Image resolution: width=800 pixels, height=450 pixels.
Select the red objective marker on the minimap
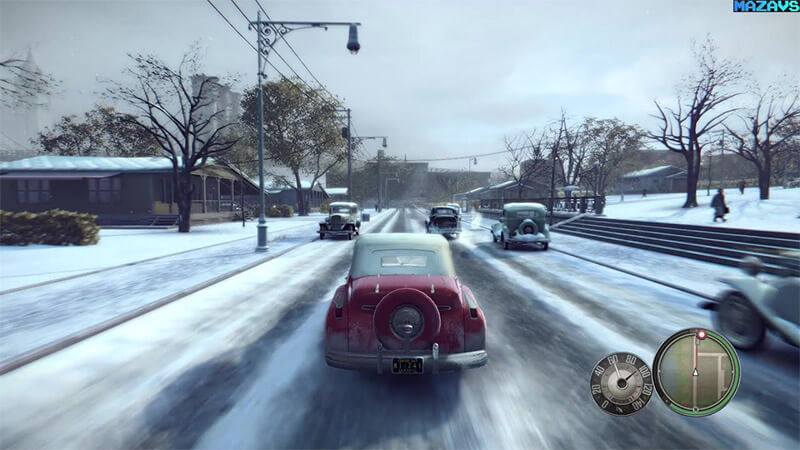[x=701, y=334]
